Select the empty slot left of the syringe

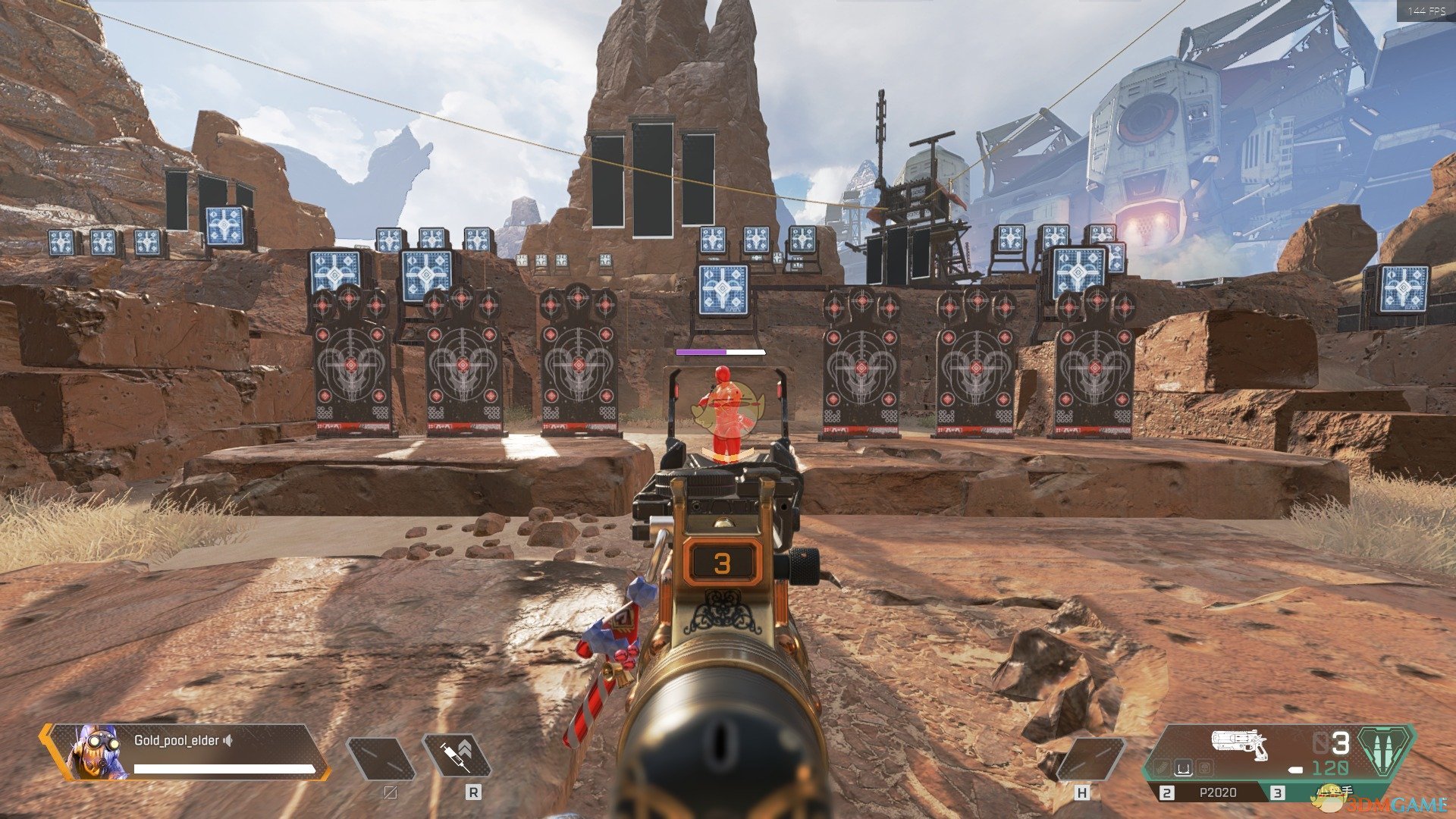381,758
